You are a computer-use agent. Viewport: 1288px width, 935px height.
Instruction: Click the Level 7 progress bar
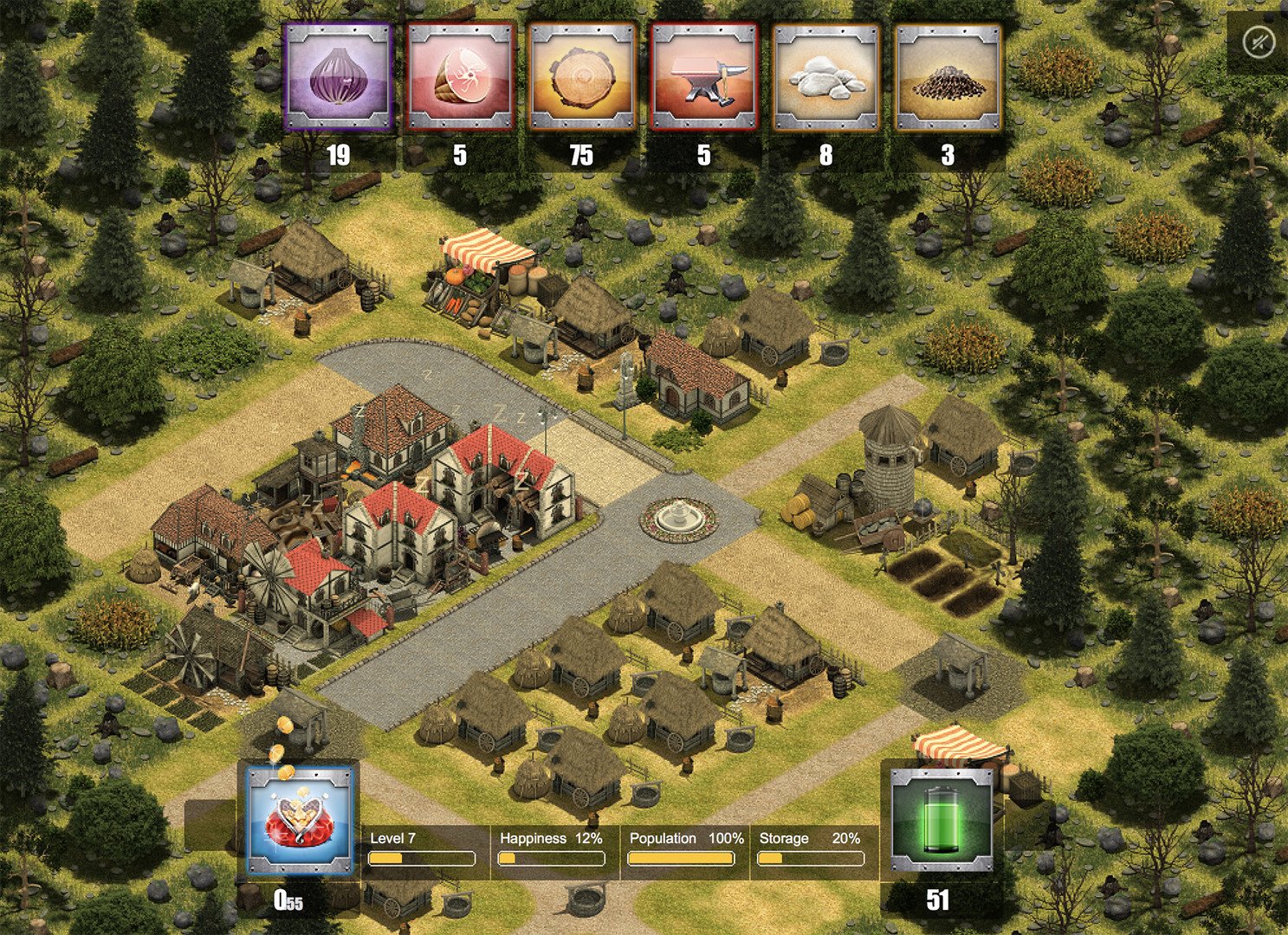pos(422,858)
